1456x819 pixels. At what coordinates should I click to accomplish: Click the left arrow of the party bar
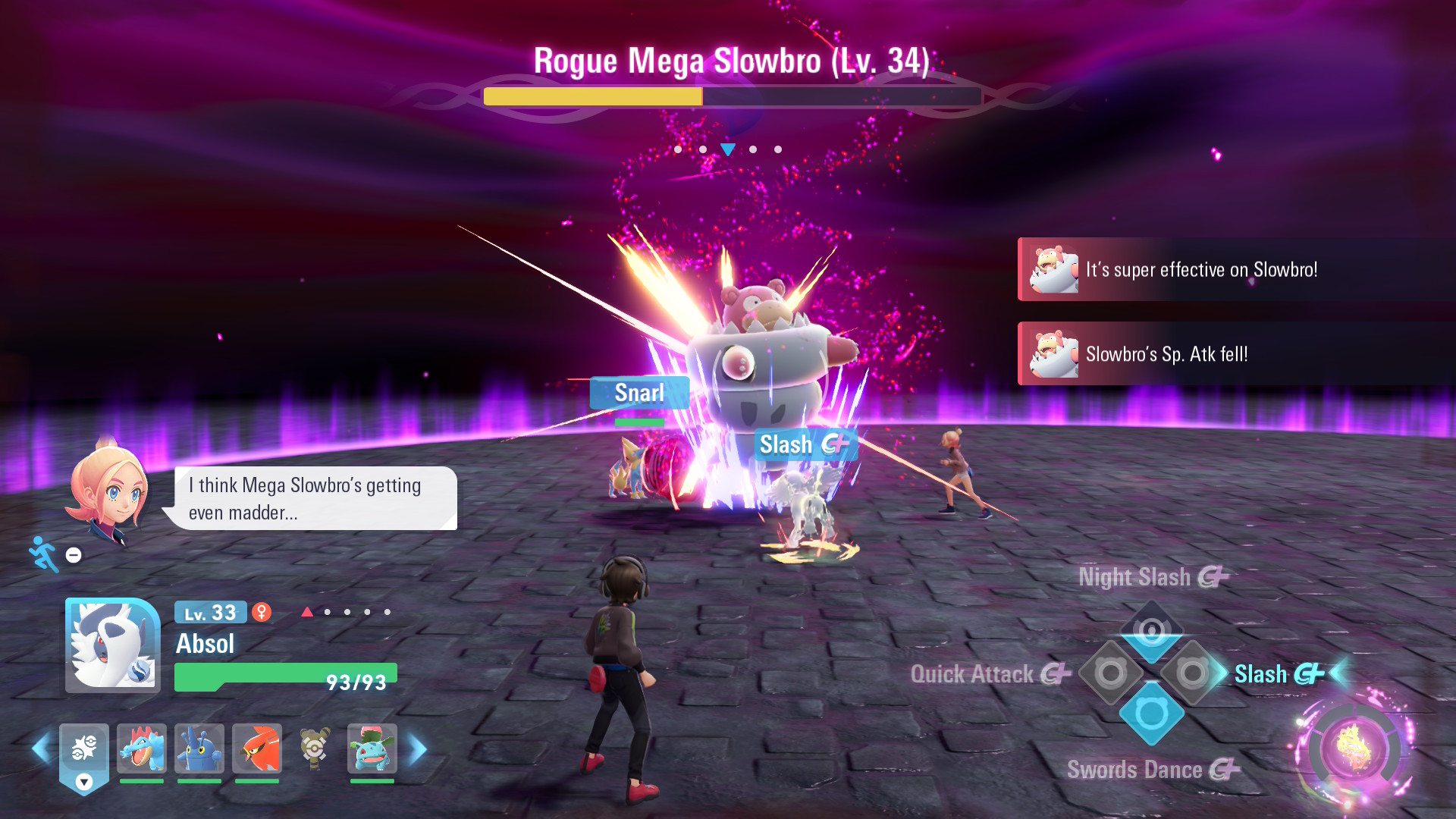41,749
